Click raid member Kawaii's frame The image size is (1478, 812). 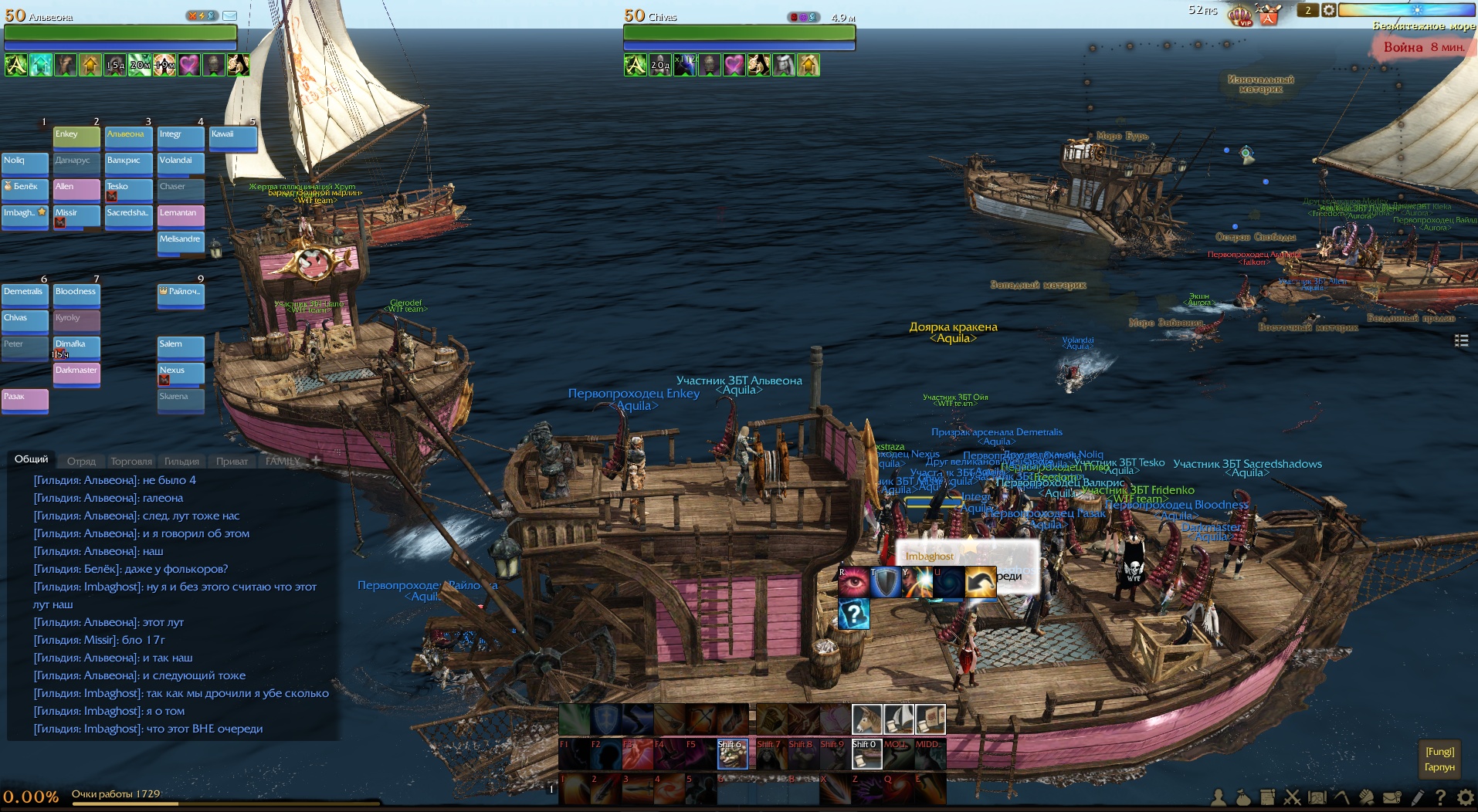click(233, 137)
